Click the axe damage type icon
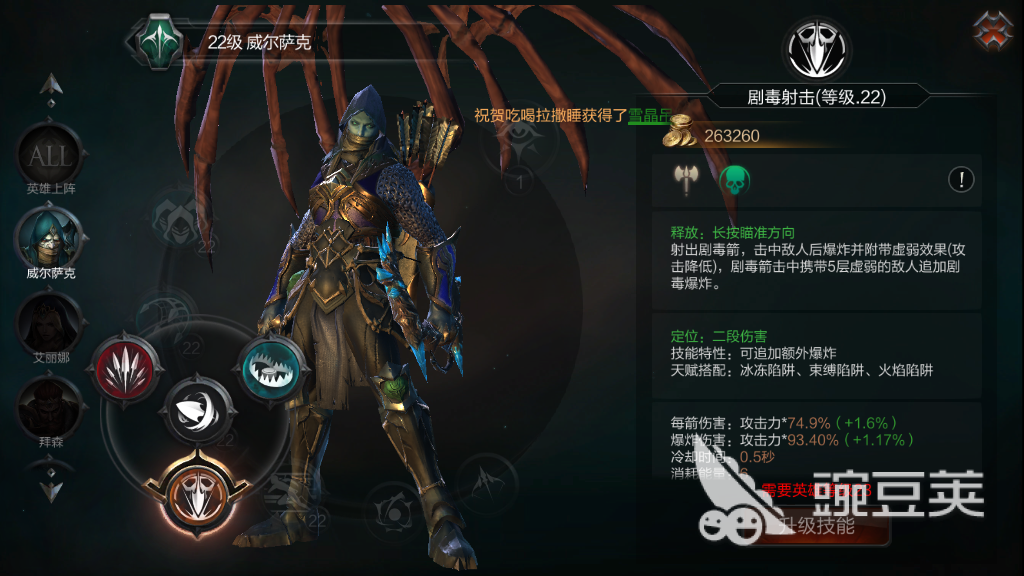Viewport: 1024px width, 576px height. [686, 180]
